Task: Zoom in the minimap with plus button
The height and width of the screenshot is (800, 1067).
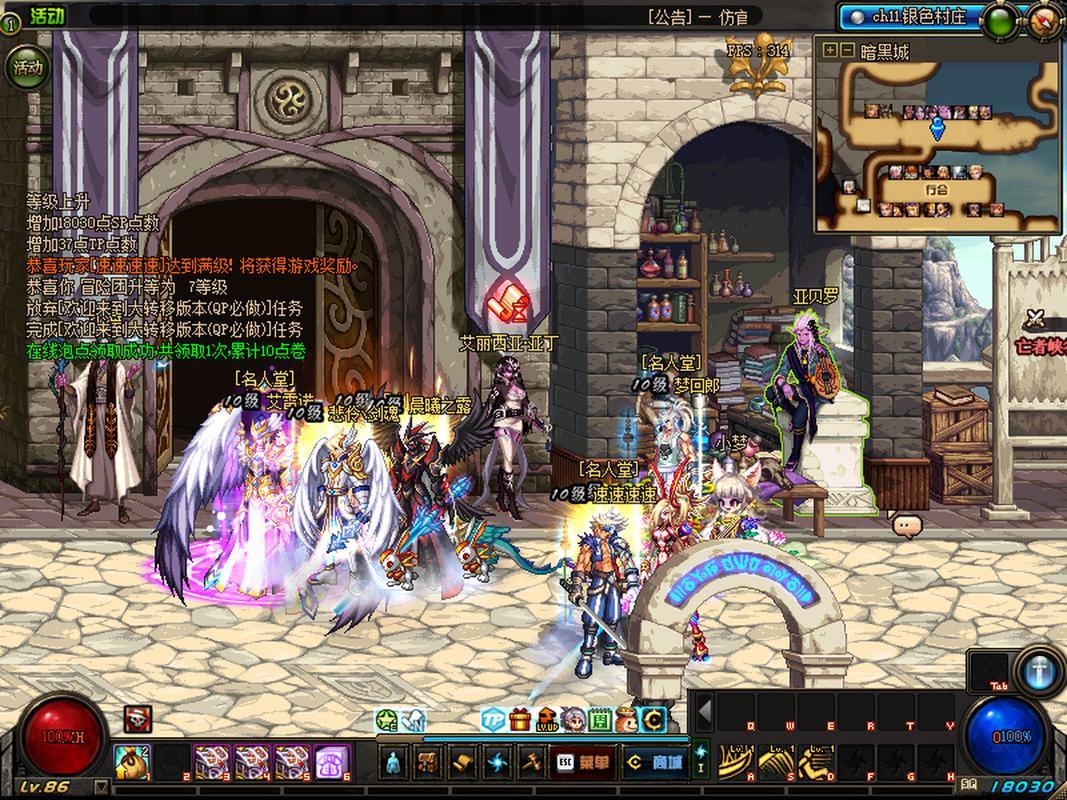Action: 829,50
